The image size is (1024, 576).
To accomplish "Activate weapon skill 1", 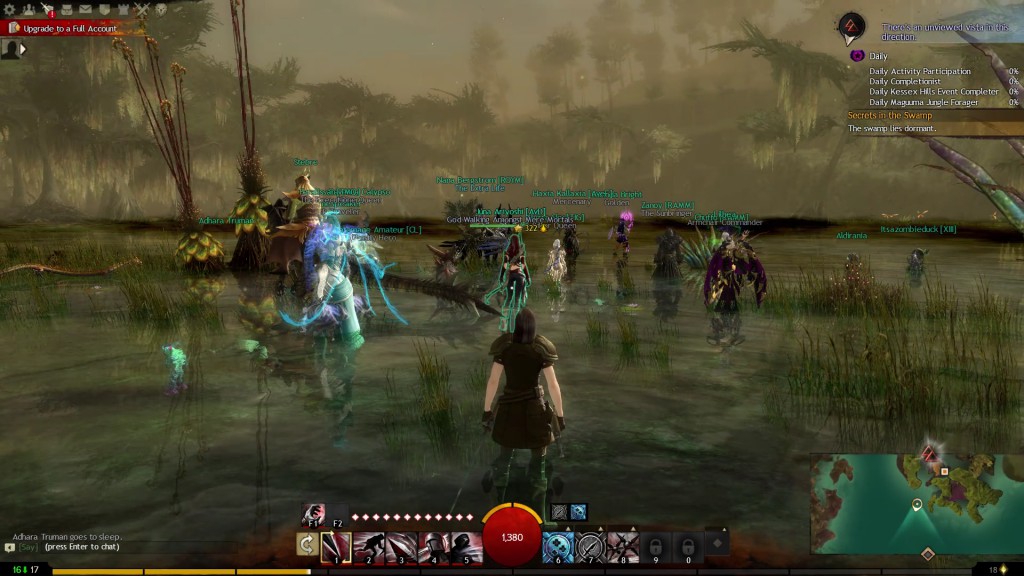I will point(335,545).
